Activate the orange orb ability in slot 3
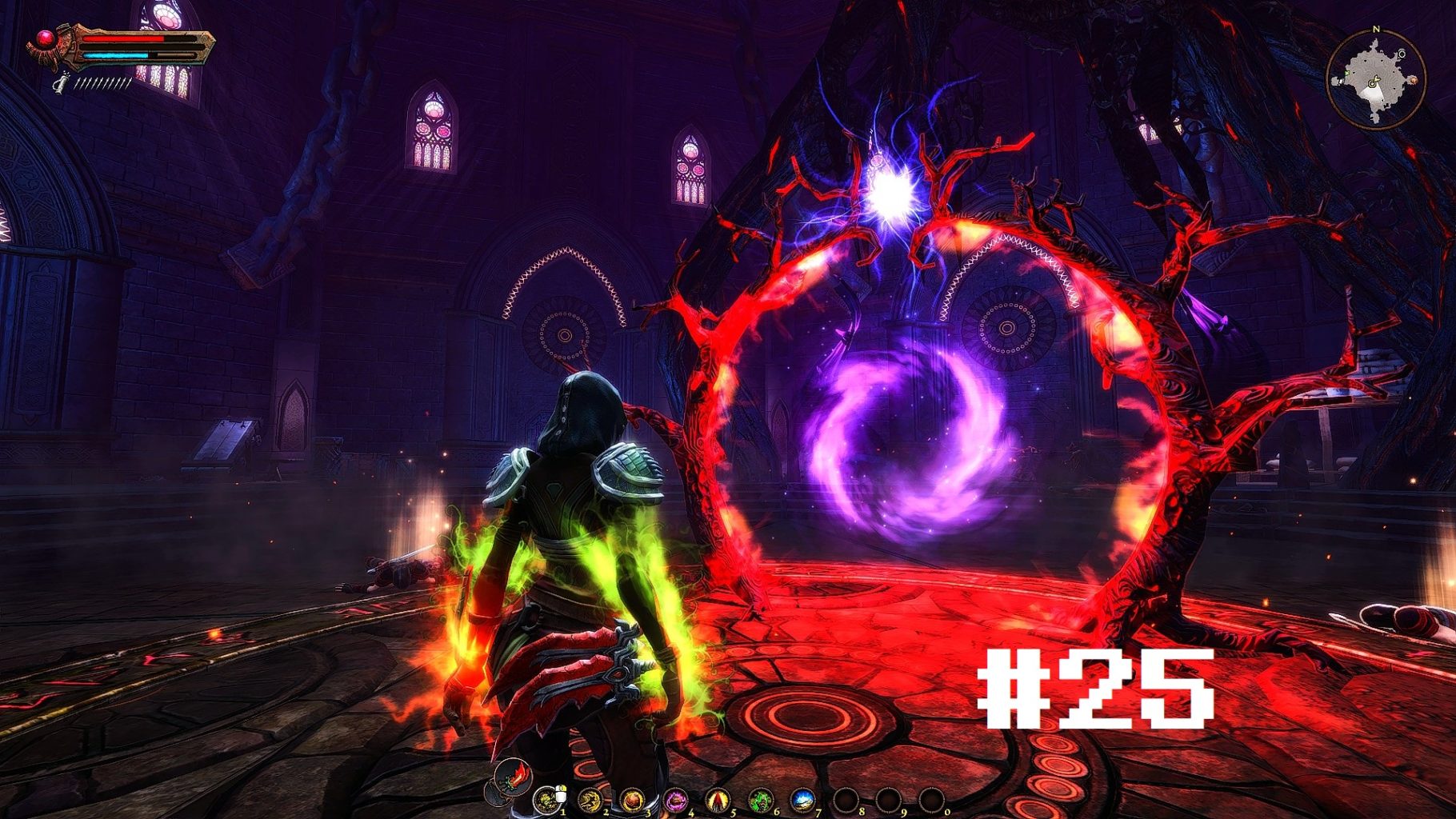Image resolution: width=1456 pixels, height=819 pixels. pyautogui.click(x=632, y=799)
